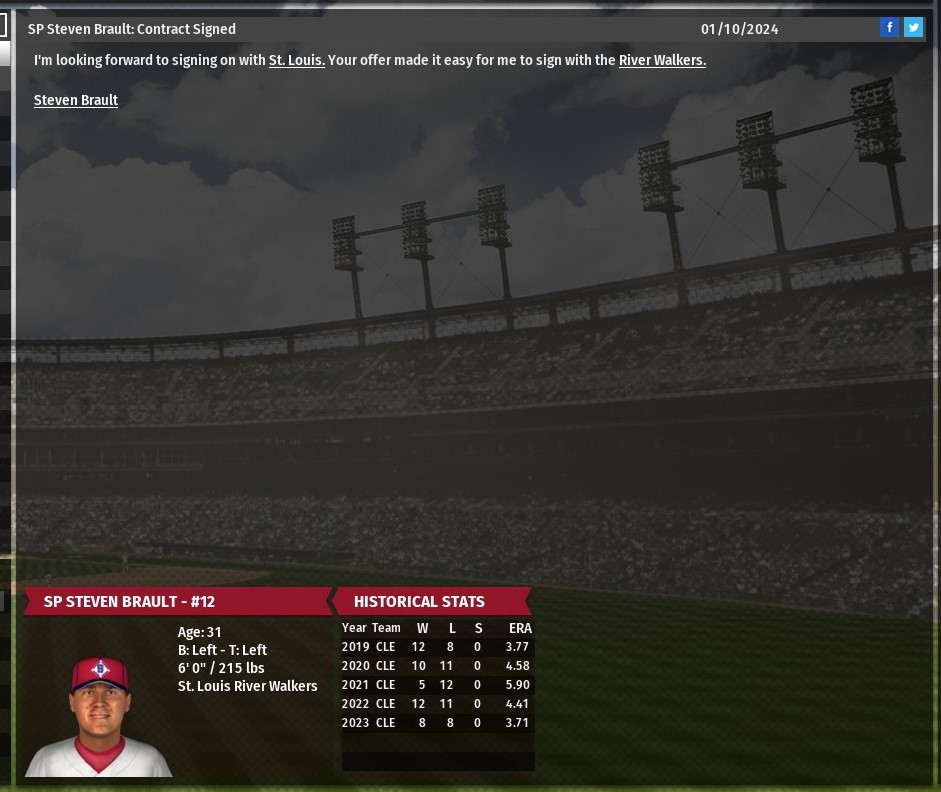The image size is (941, 792).
Task: Open the St. Louis team link
Action: coord(296,60)
